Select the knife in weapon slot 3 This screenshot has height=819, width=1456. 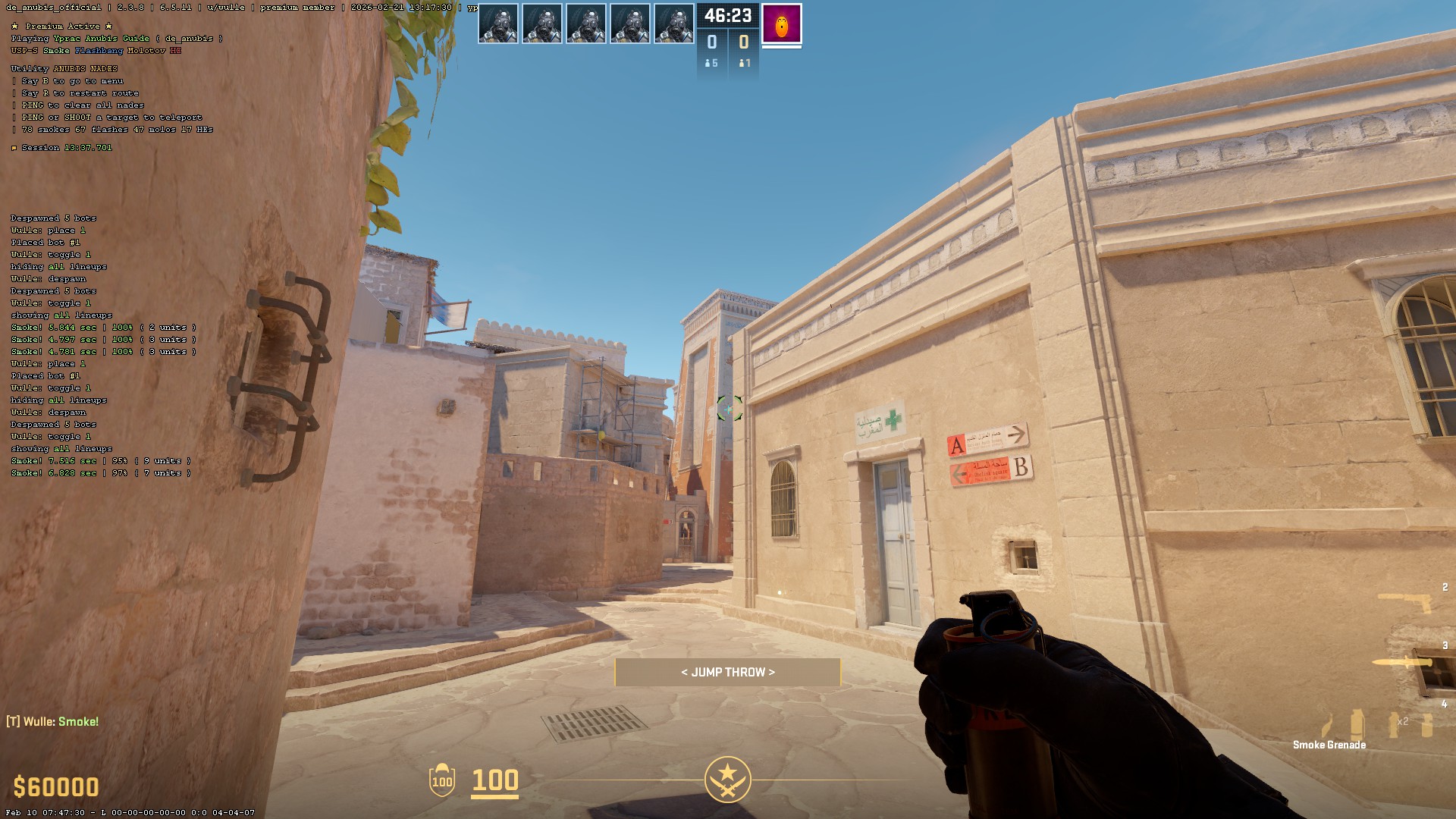[x=1403, y=662]
